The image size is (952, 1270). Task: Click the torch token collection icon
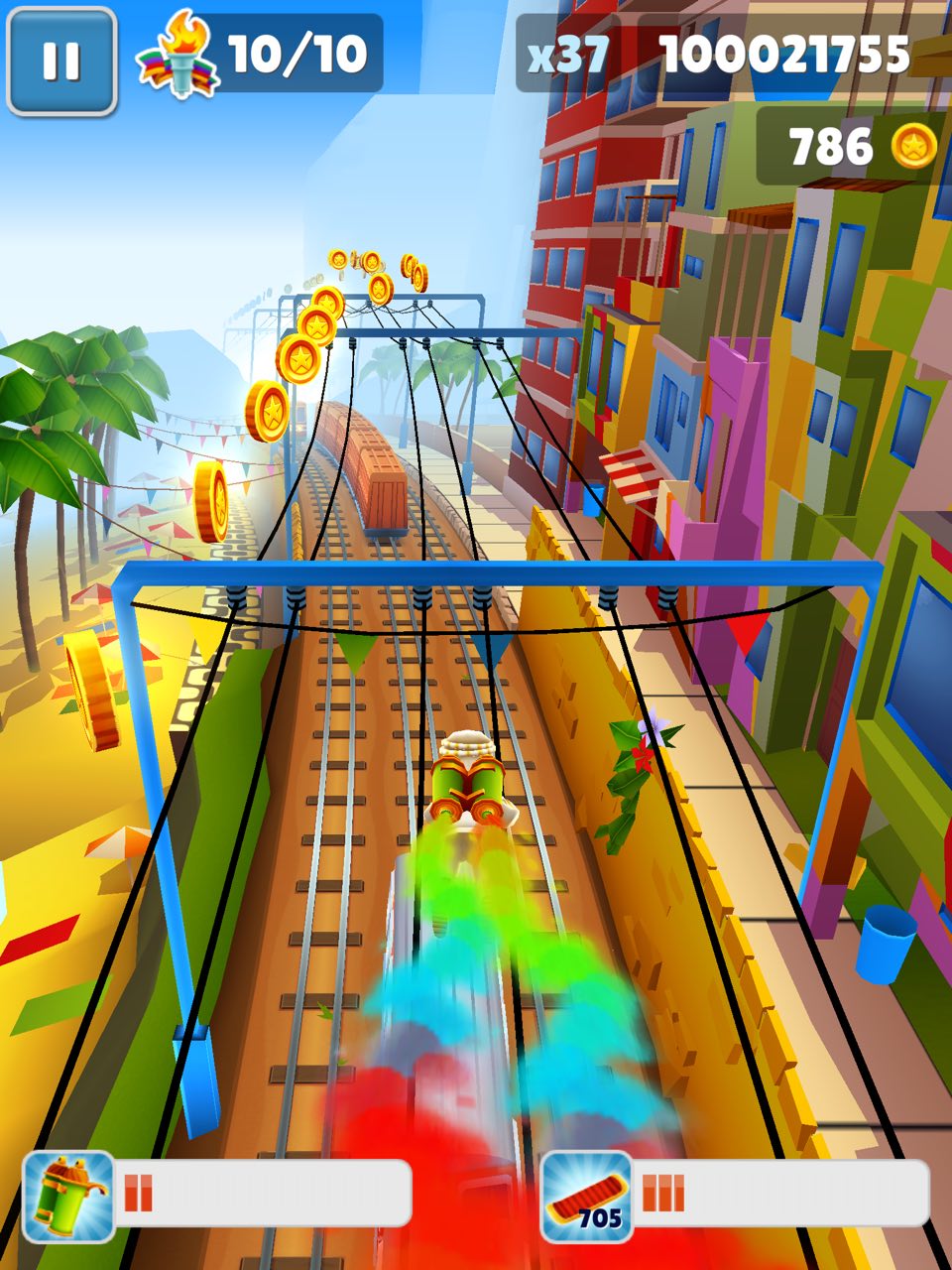pyautogui.click(x=177, y=57)
